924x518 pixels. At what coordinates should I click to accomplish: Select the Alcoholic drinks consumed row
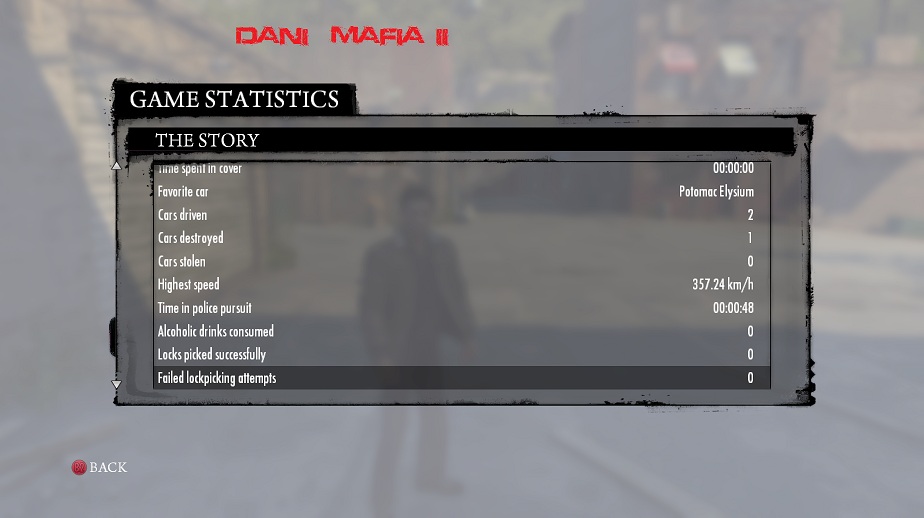pyautogui.click(x=461, y=331)
